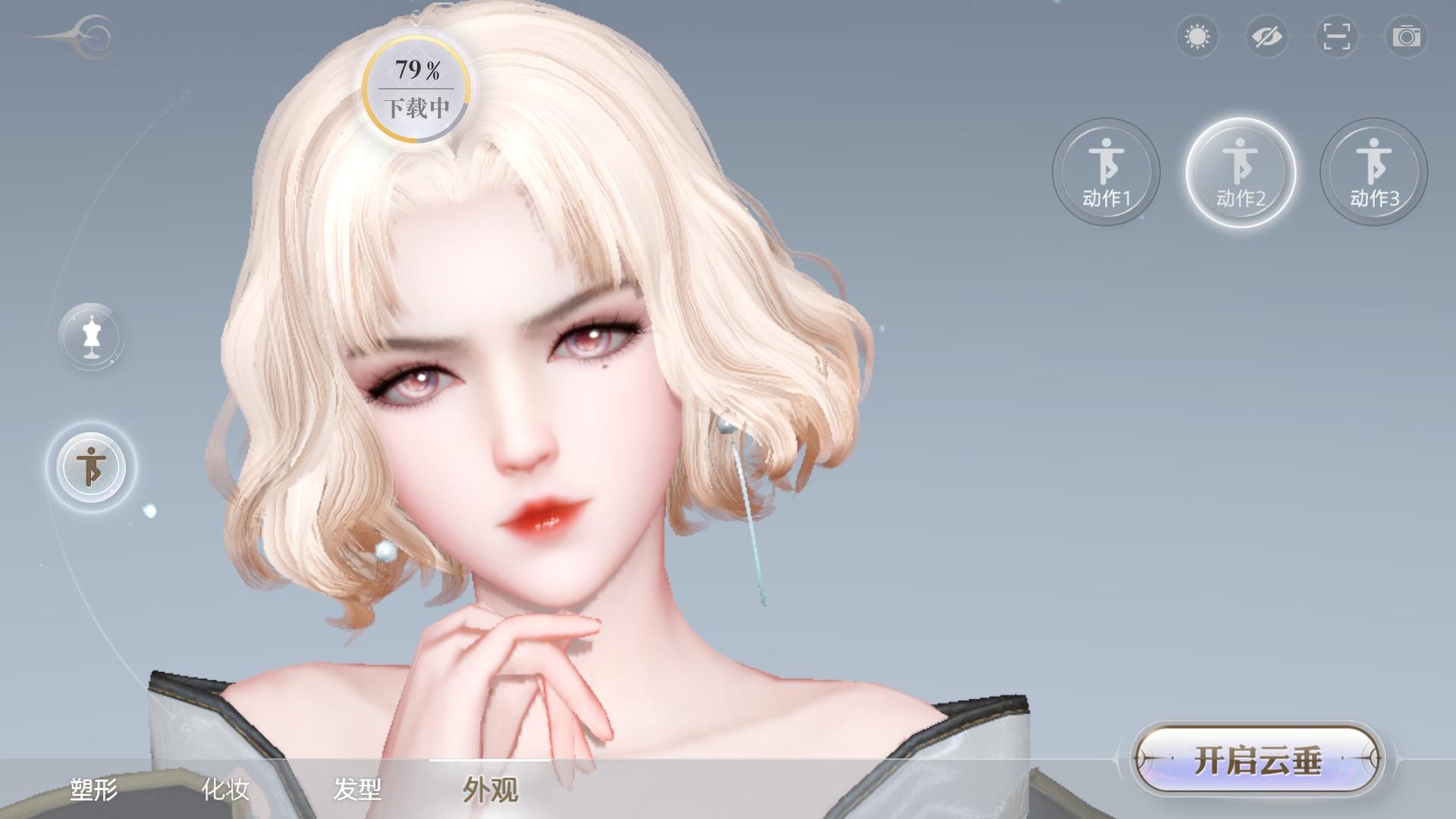
Task: Click the screen frame capture icon
Action: (x=1335, y=36)
